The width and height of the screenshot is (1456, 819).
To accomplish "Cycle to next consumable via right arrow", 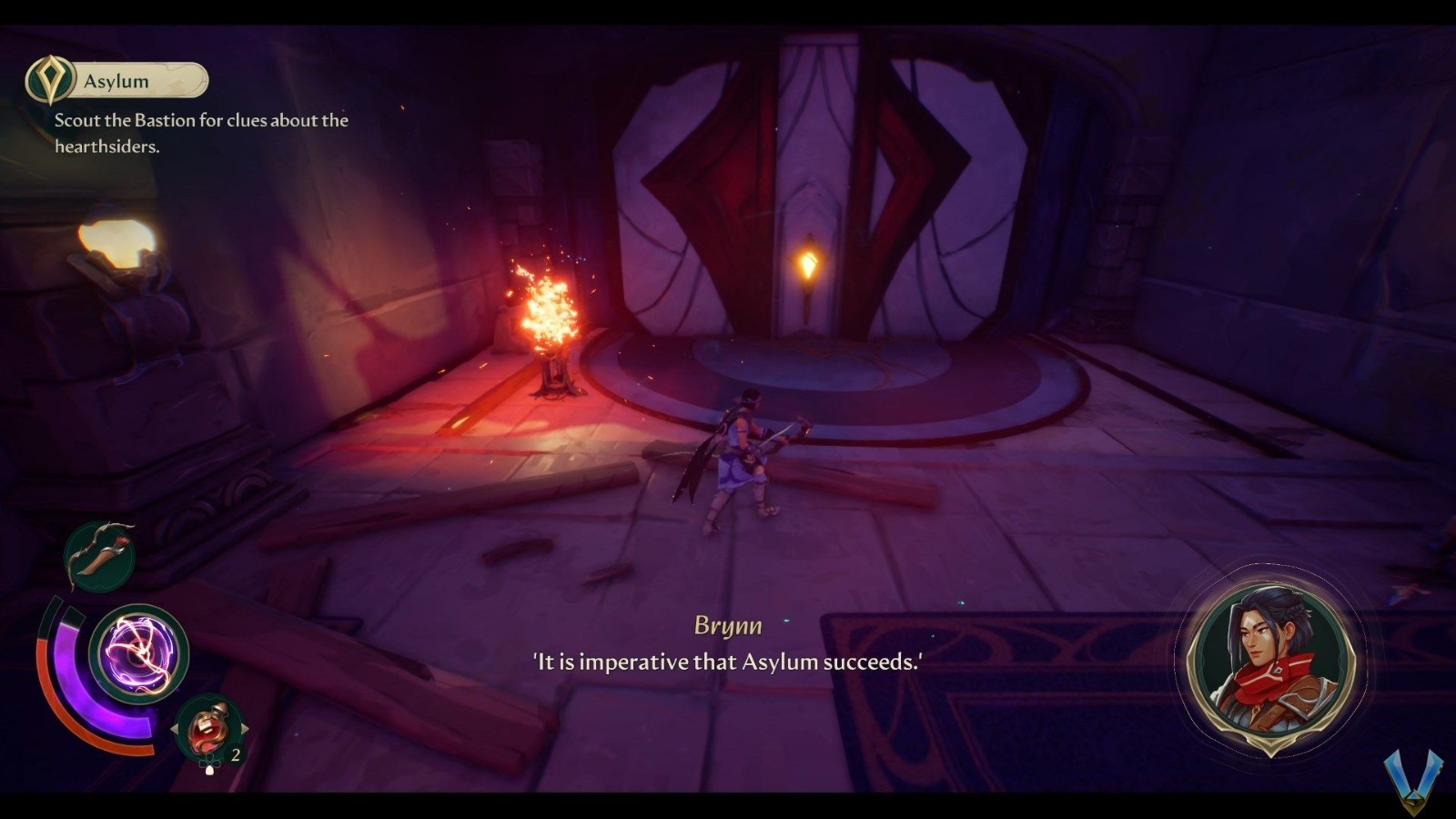I will (244, 728).
